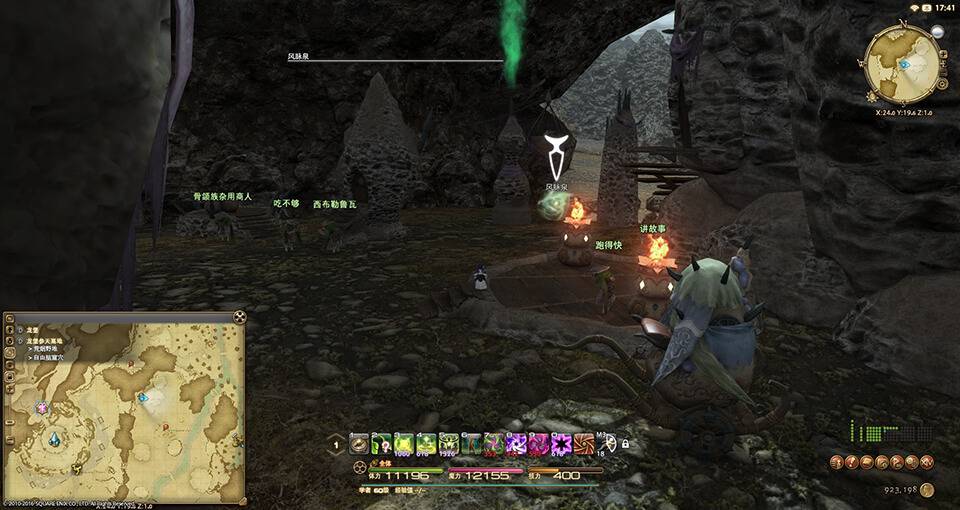Screen dimensions: 960x510
Task: Select the pink-red flower skill in slot 9
Action: [539, 444]
